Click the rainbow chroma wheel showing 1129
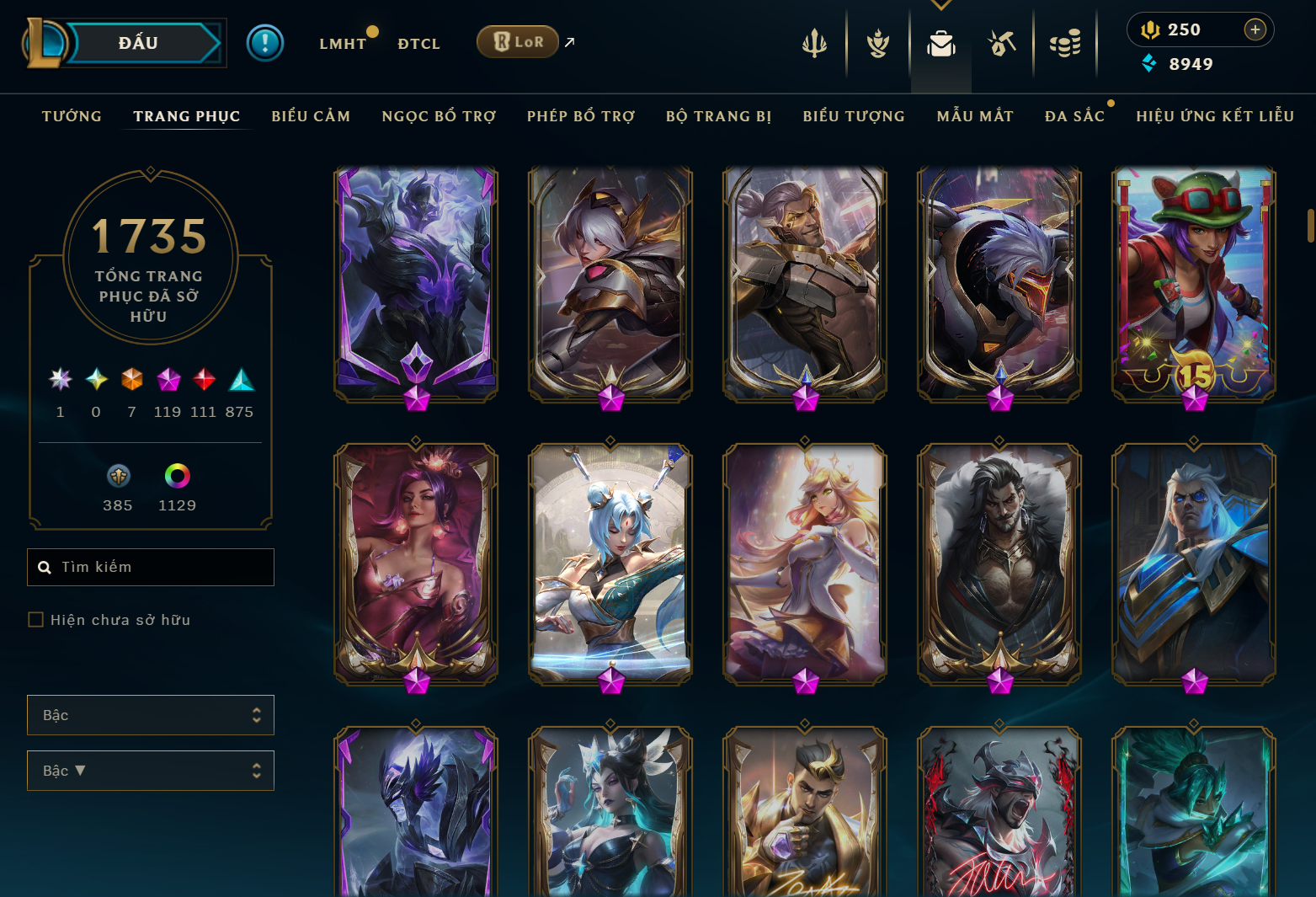Image resolution: width=1316 pixels, height=897 pixels. pos(177,476)
